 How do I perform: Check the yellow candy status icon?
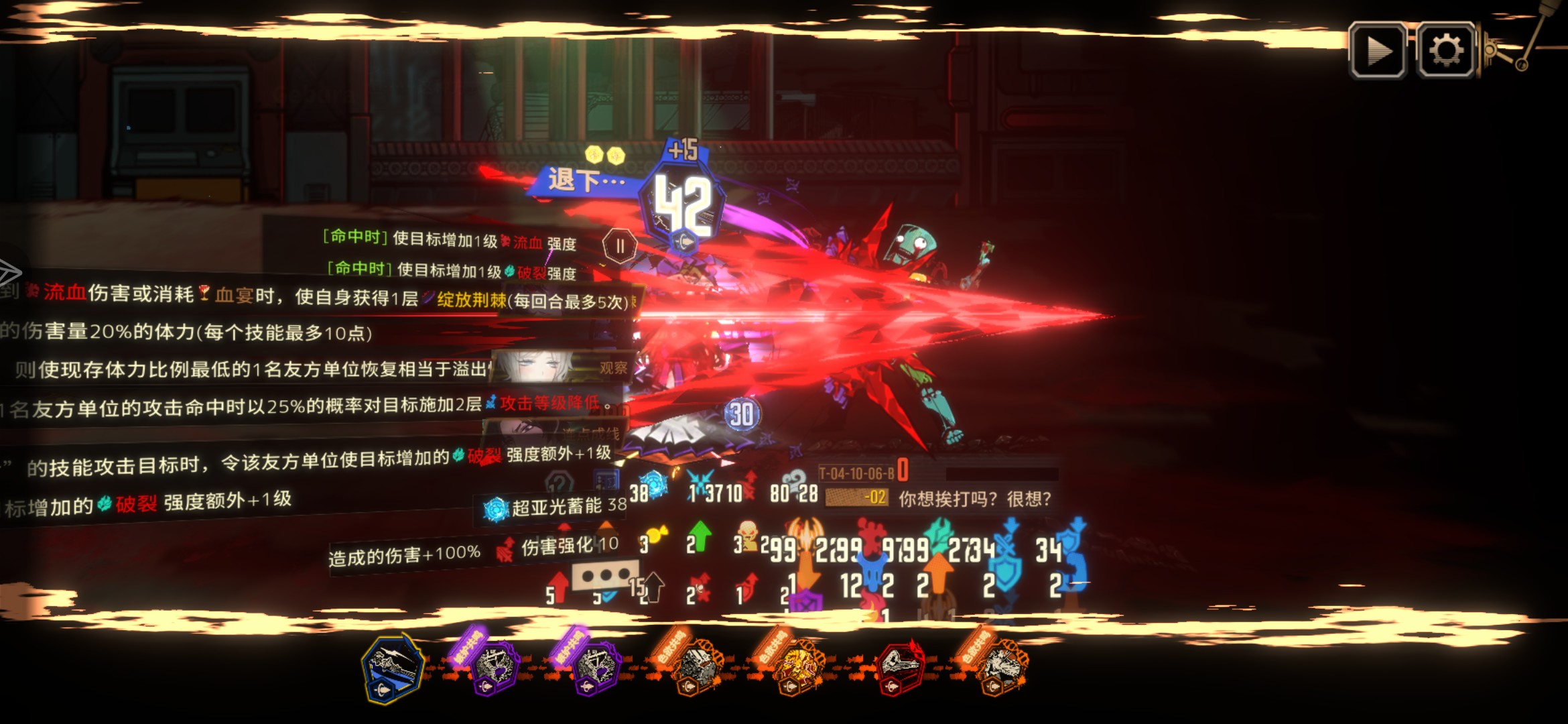[655, 538]
